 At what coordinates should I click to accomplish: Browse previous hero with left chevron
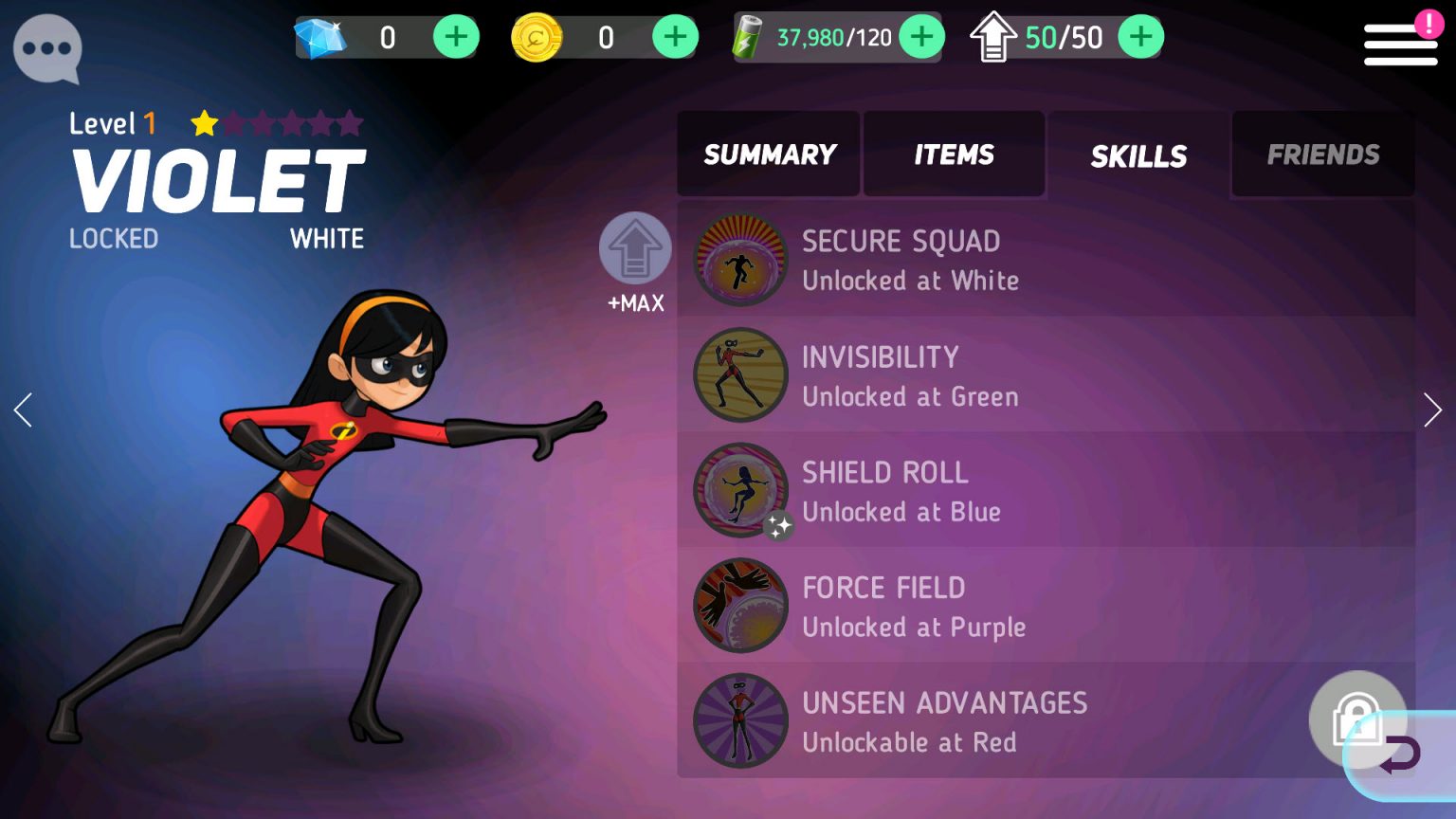click(23, 409)
